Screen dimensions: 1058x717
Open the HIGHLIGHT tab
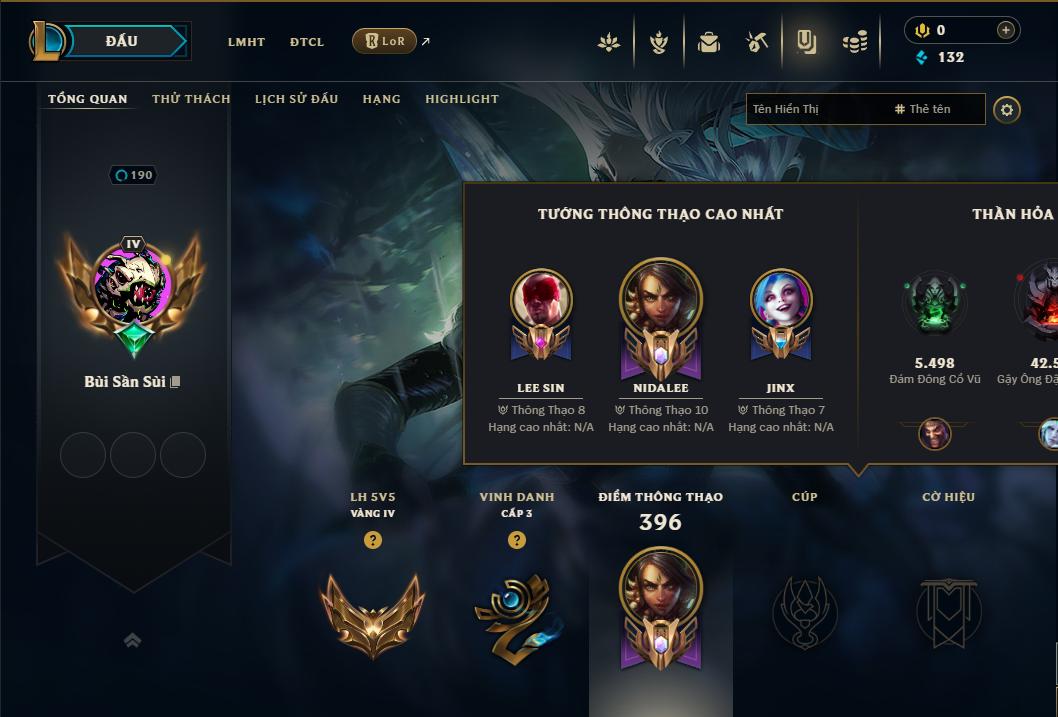click(462, 99)
